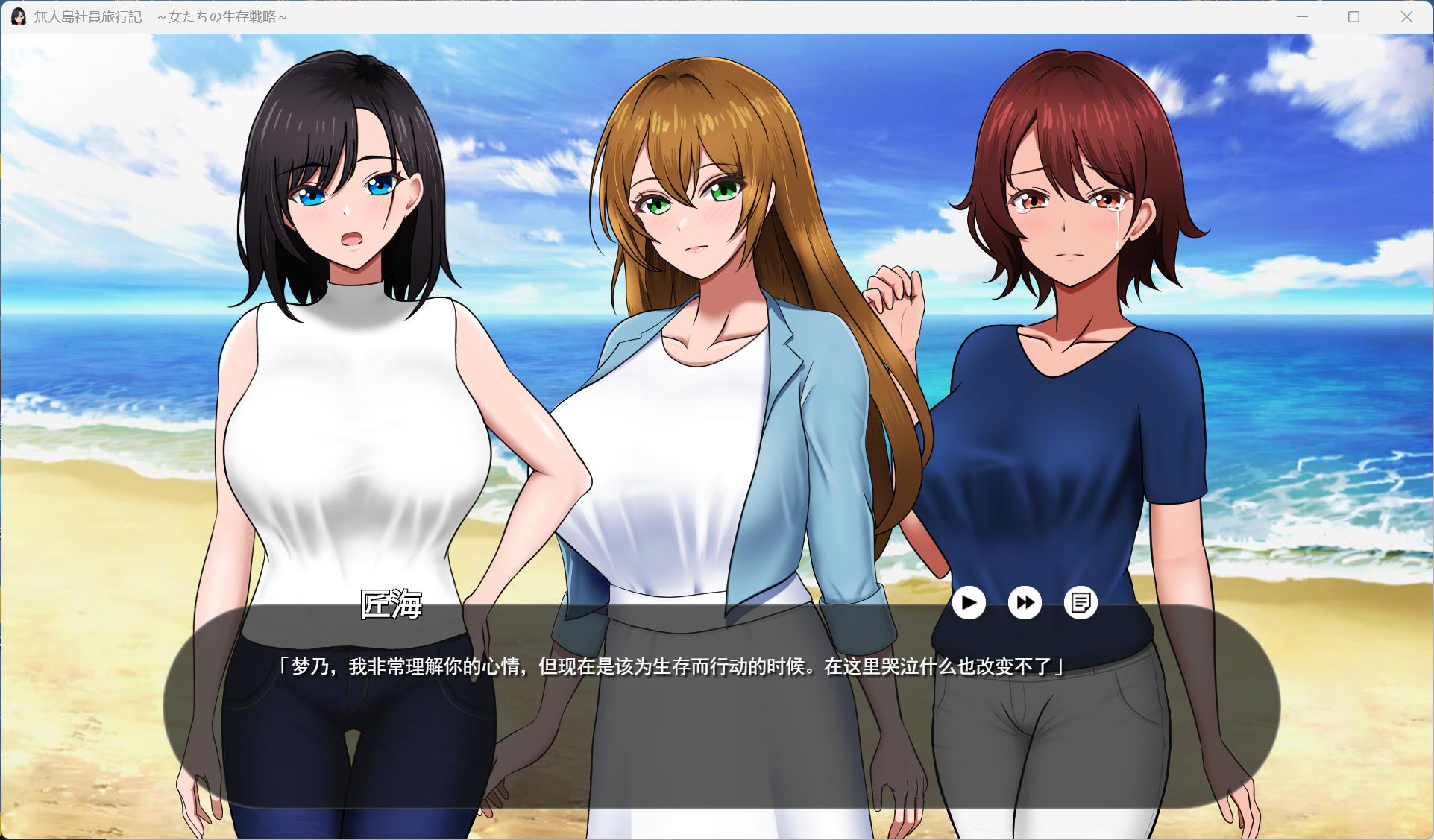Maximize the 無人島社員旅行記 window
Screen dimensions: 1434x840
point(1353,16)
